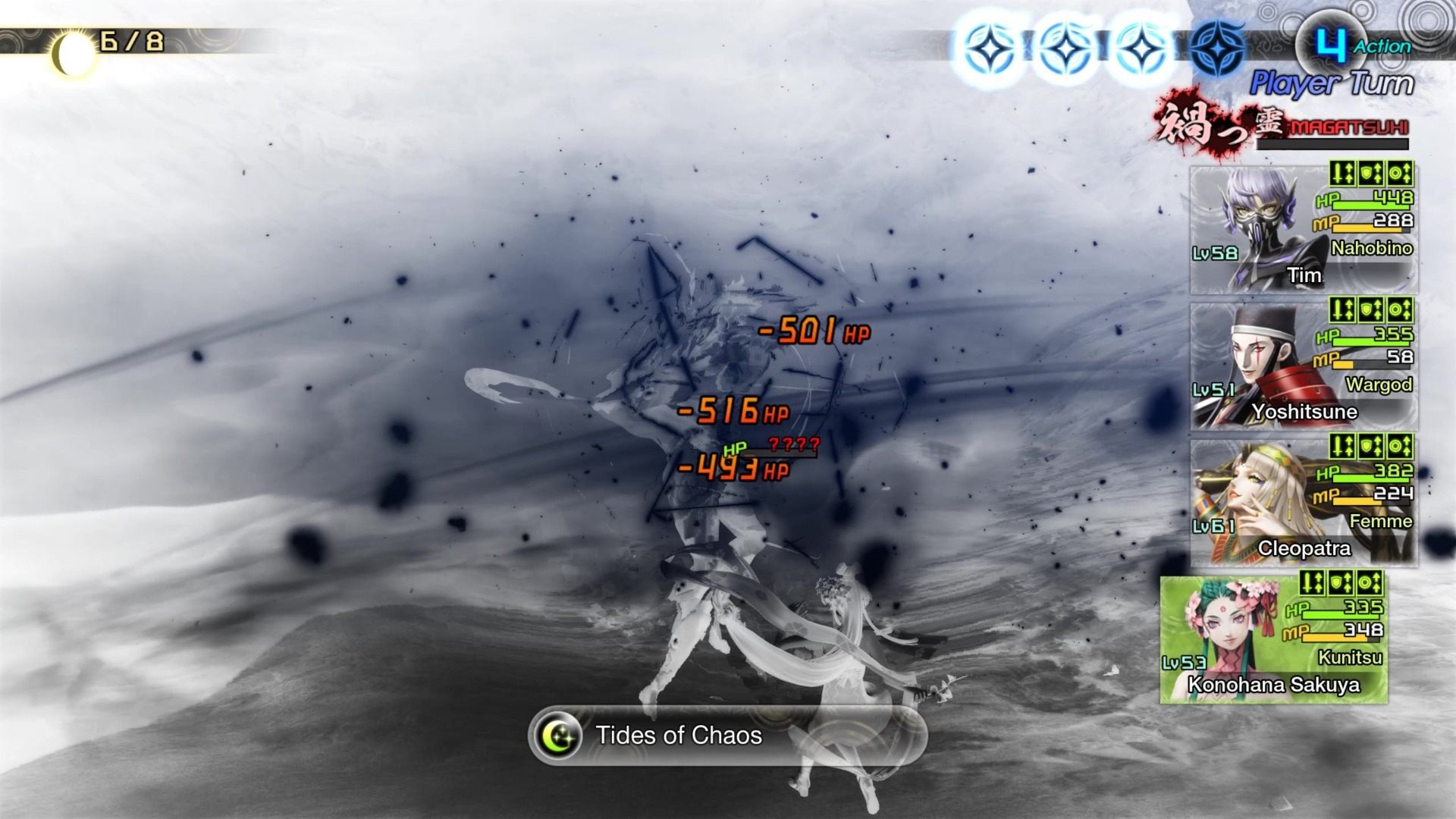The width and height of the screenshot is (1456, 819).
Task: Select Tim's attack buff sword icon
Action: coord(1344,174)
